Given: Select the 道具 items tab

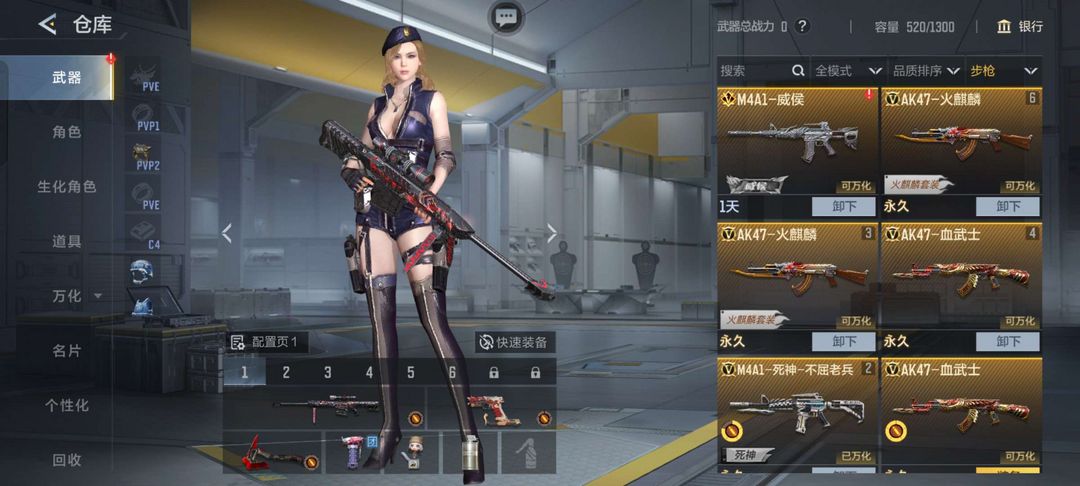Looking at the screenshot, I should click(66, 241).
